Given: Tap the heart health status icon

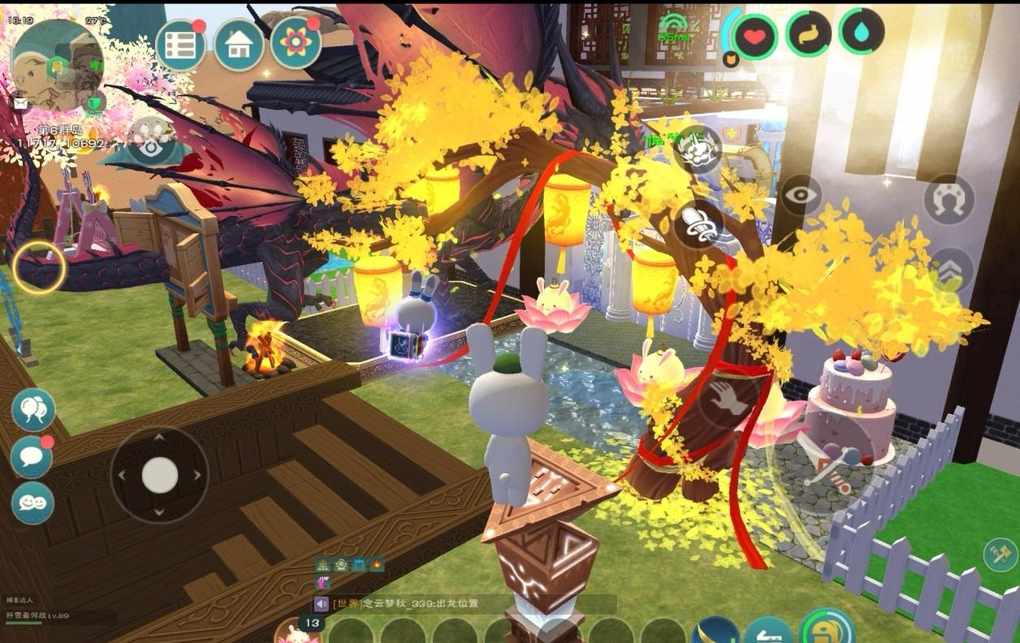Looking at the screenshot, I should click(x=755, y=36).
